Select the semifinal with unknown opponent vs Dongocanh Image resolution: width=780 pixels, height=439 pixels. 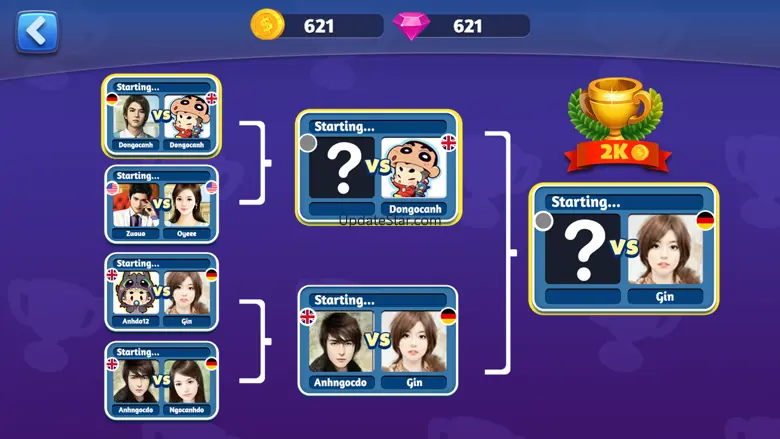[376, 167]
